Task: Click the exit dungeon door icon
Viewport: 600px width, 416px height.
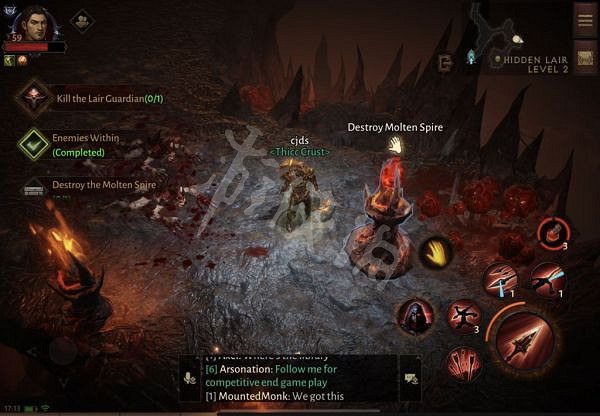Action: point(446,62)
